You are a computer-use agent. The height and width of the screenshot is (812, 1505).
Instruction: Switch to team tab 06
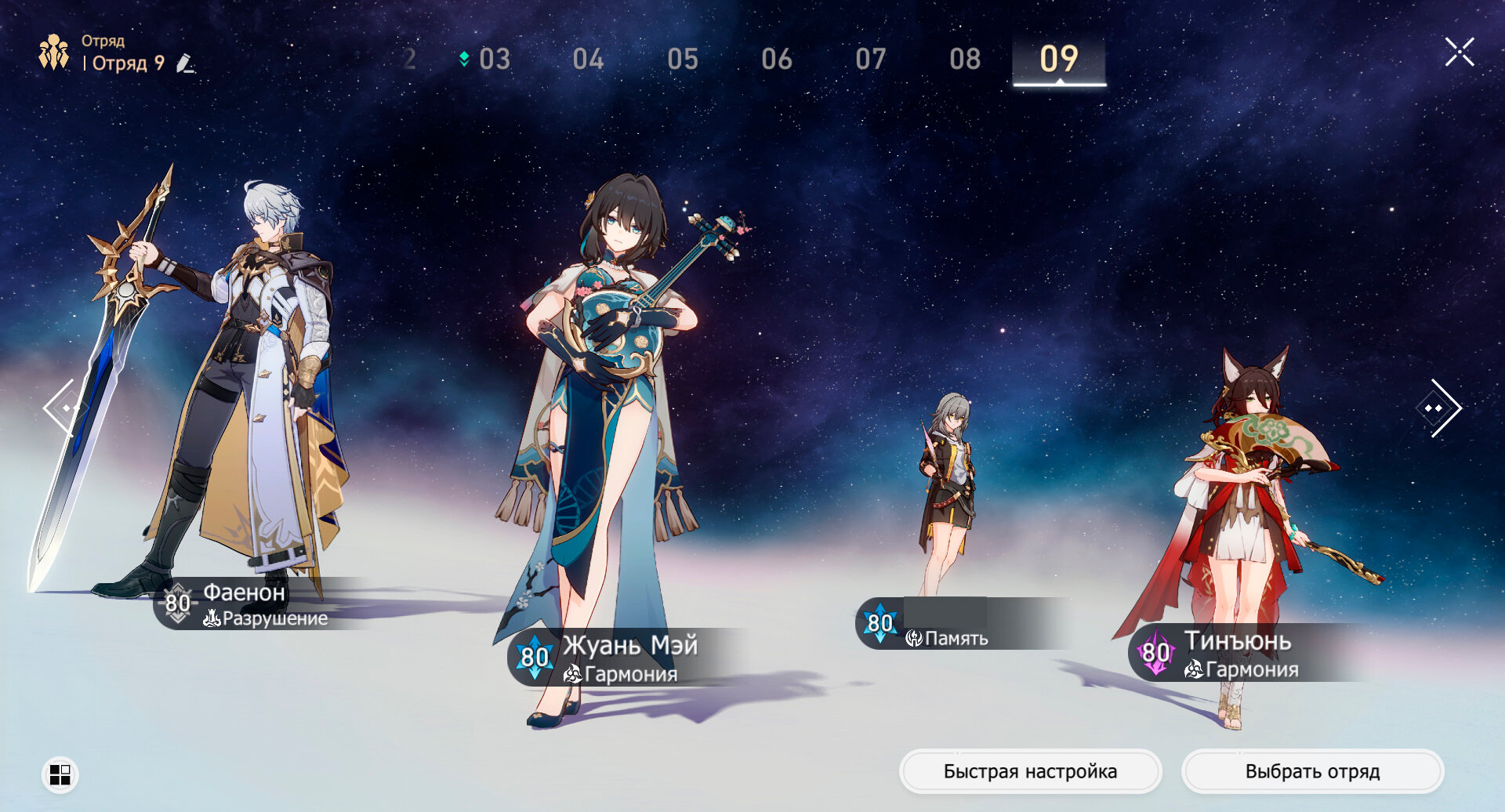pos(776,60)
